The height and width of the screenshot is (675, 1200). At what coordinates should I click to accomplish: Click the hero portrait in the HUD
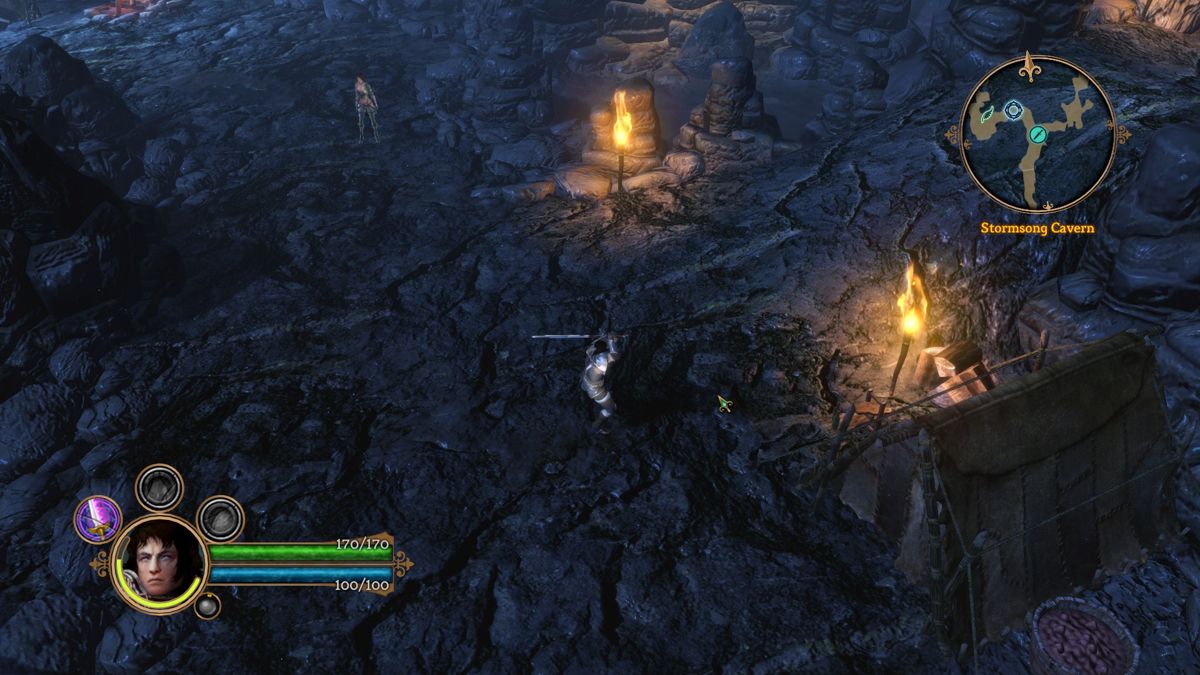click(x=159, y=563)
